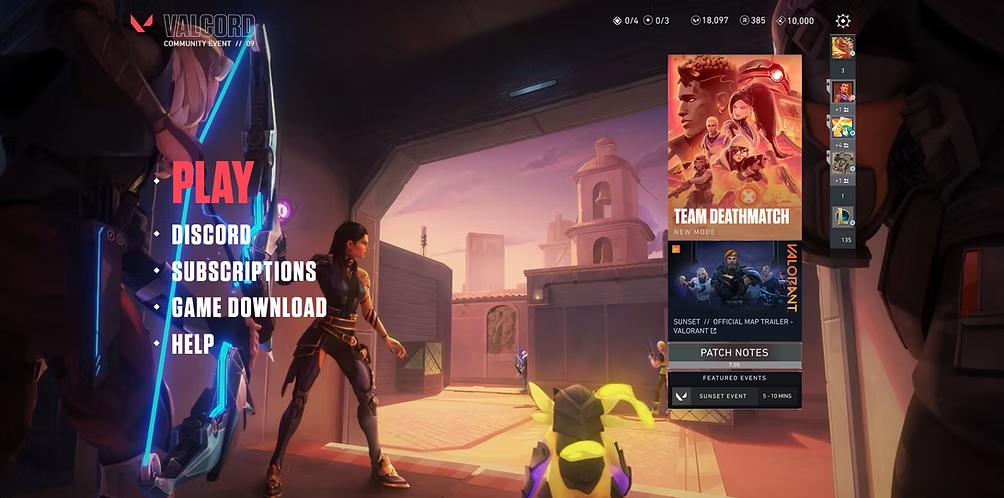Open the Help menu entry
The height and width of the screenshot is (498, 1004).
193,344
